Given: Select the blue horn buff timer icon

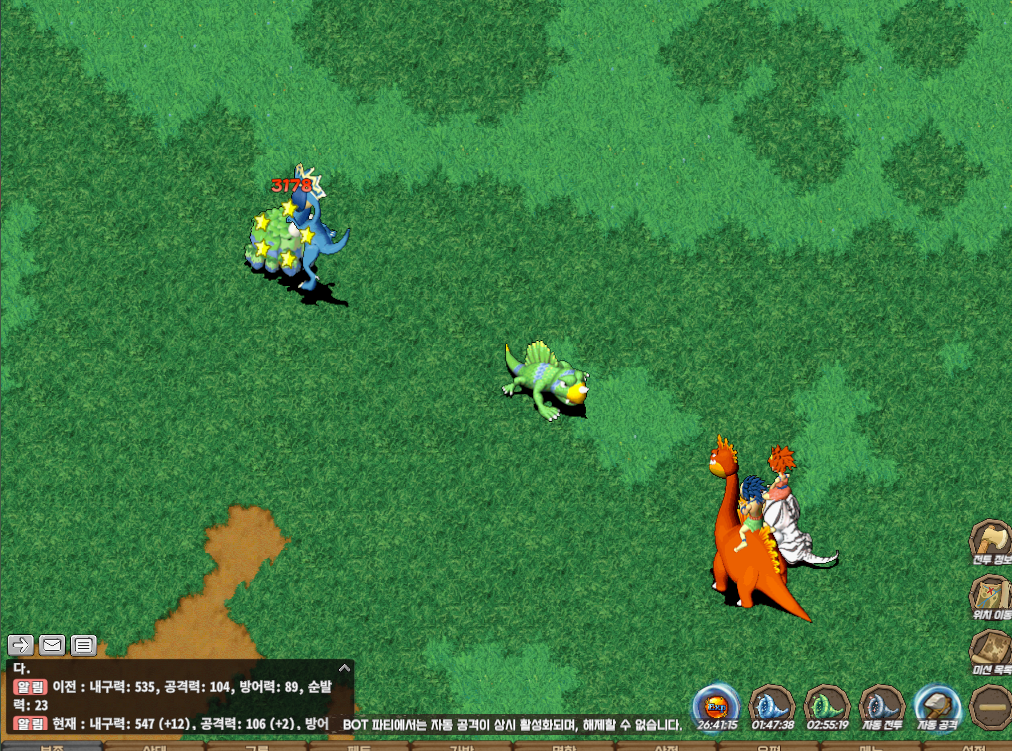Looking at the screenshot, I should 772,705.
